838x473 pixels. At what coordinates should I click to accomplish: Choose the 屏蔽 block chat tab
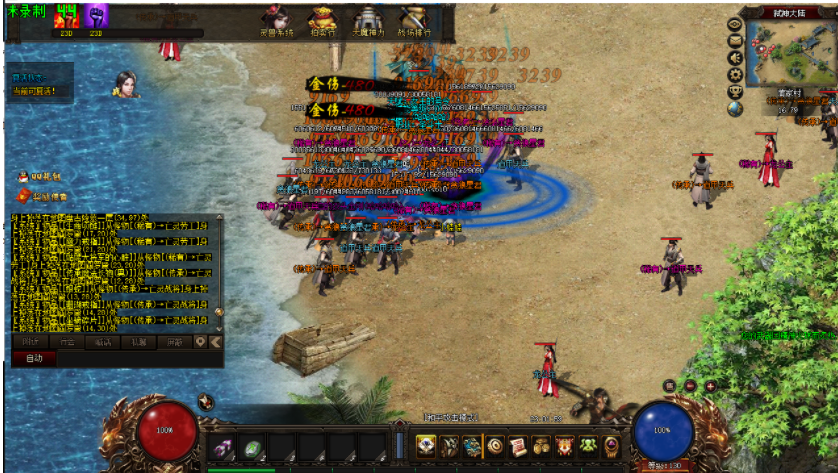point(174,341)
